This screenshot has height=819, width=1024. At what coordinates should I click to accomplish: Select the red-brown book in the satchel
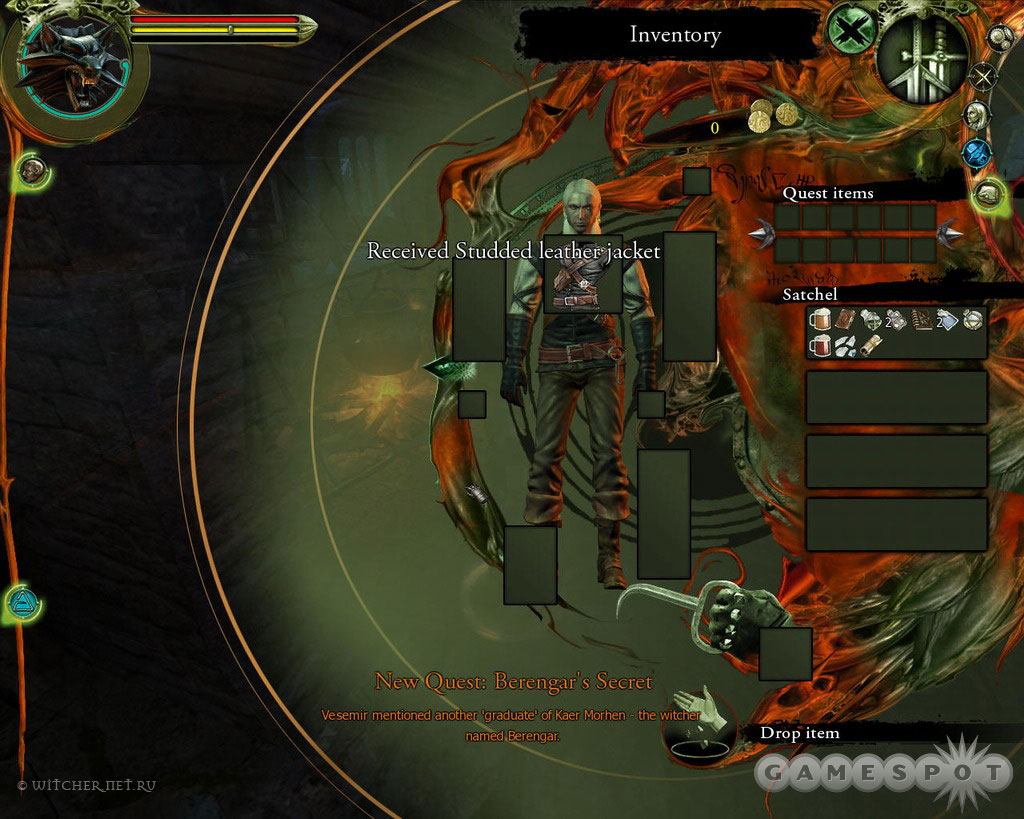coord(845,320)
